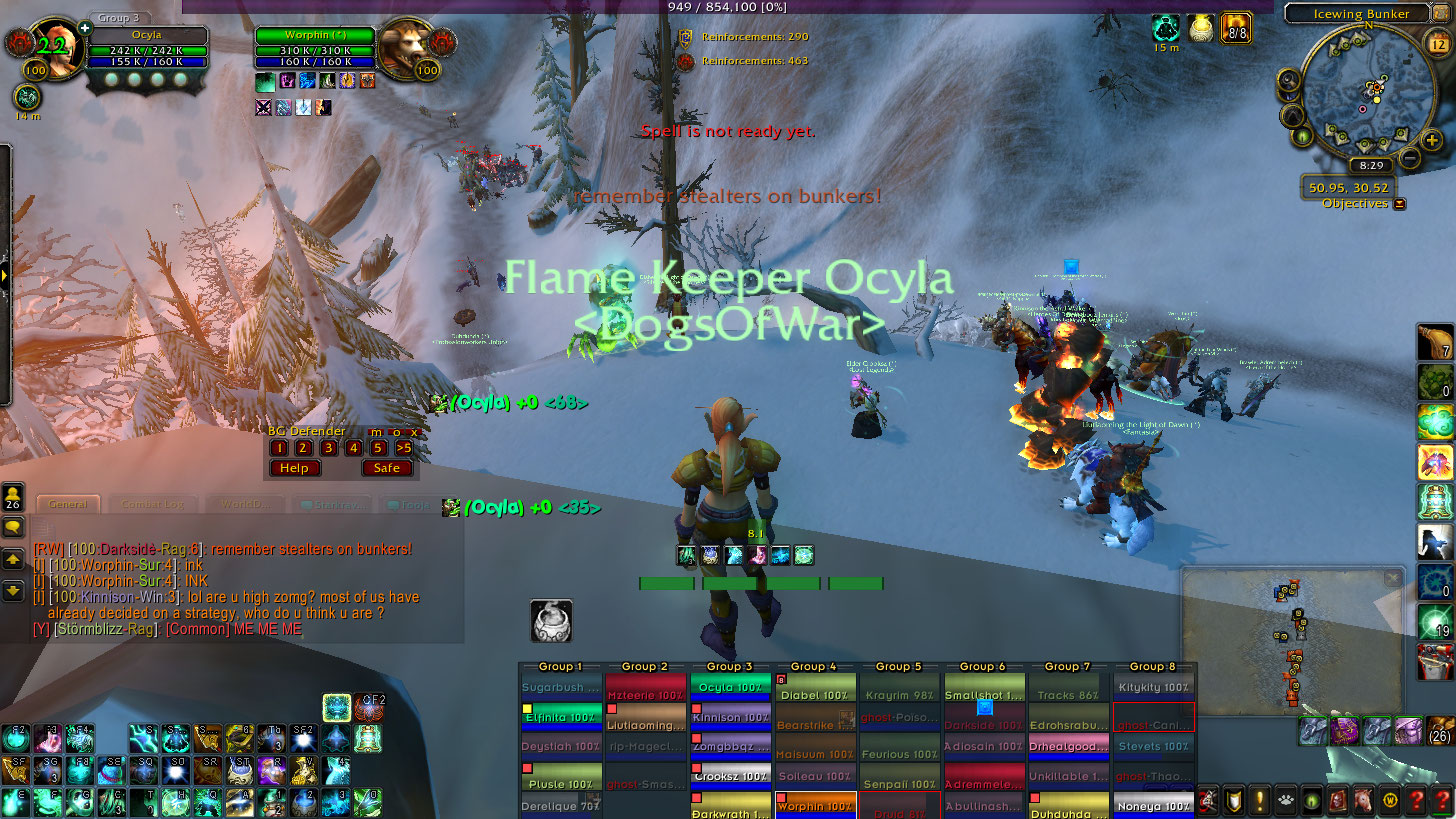Image resolution: width=1456 pixels, height=819 pixels.
Task: Click the chat speech bubble button
Action: tap(14, 527)
